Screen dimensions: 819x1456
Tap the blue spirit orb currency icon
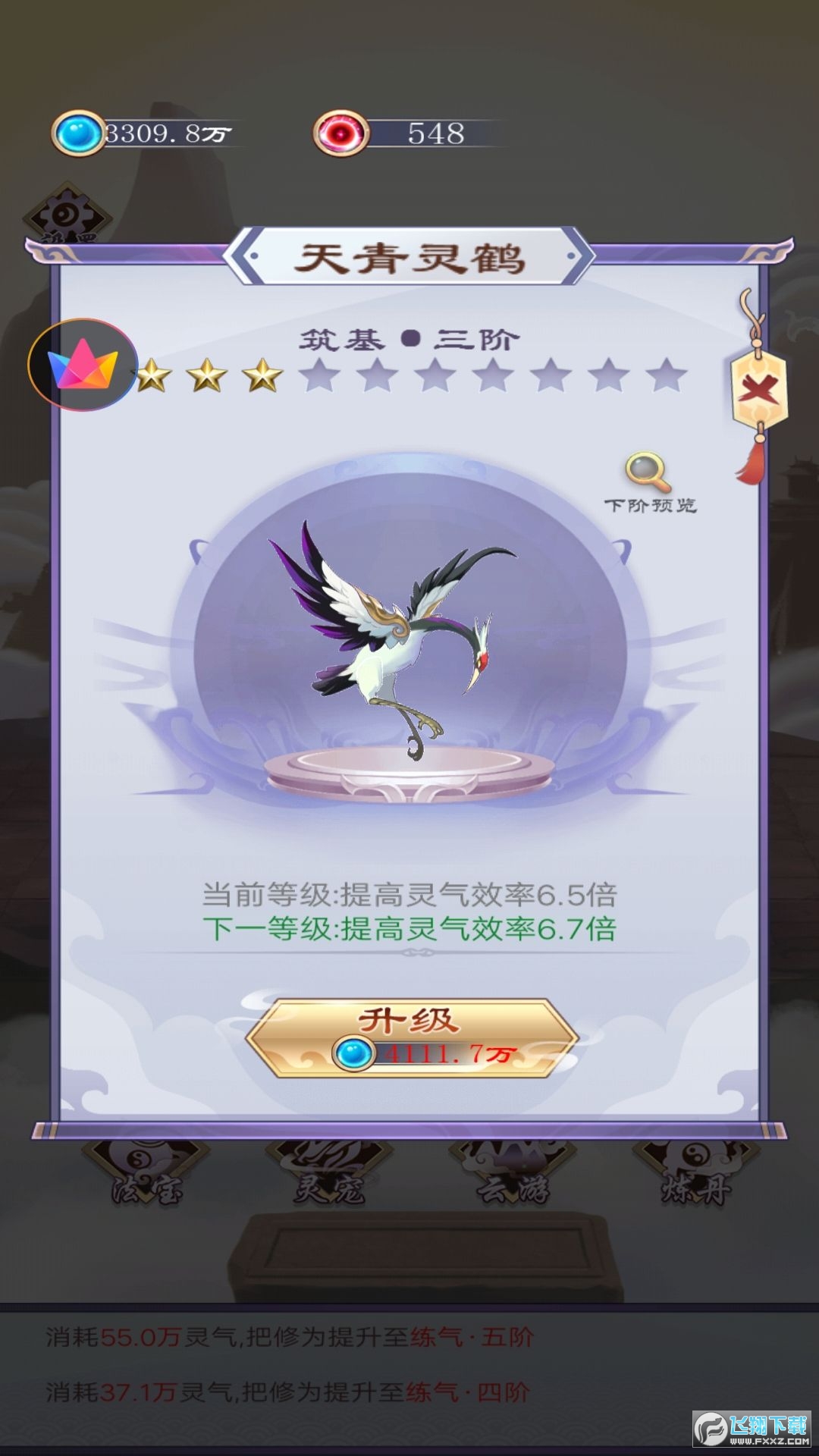78,134
